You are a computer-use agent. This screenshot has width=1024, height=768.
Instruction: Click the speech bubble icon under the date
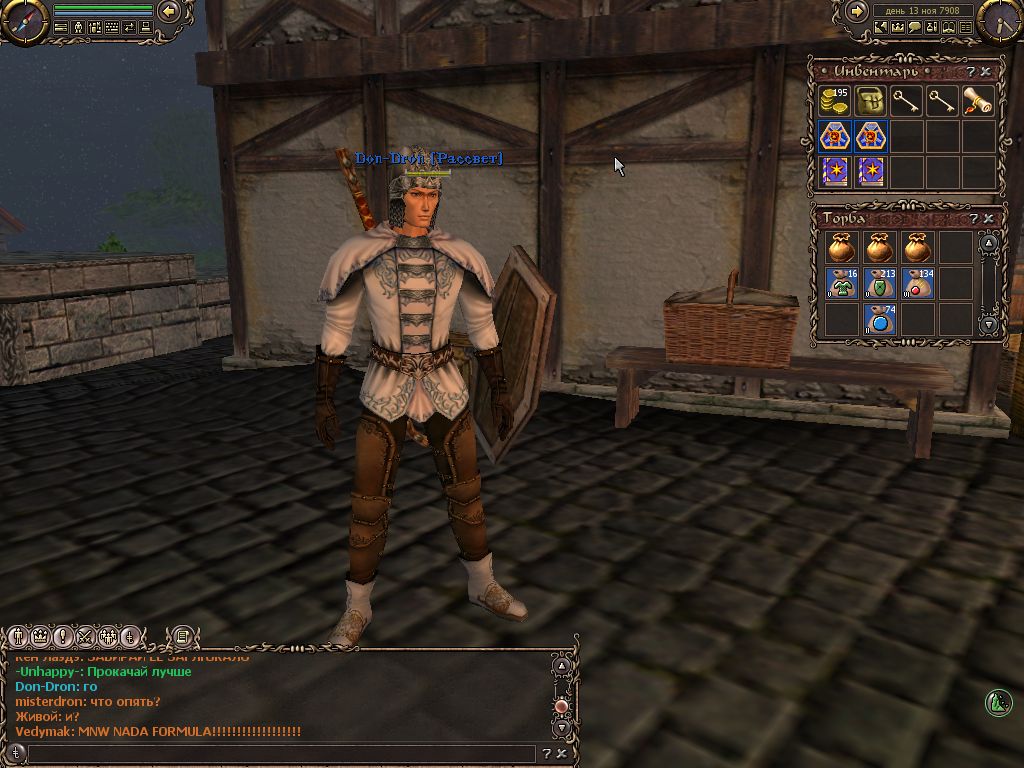914,28
